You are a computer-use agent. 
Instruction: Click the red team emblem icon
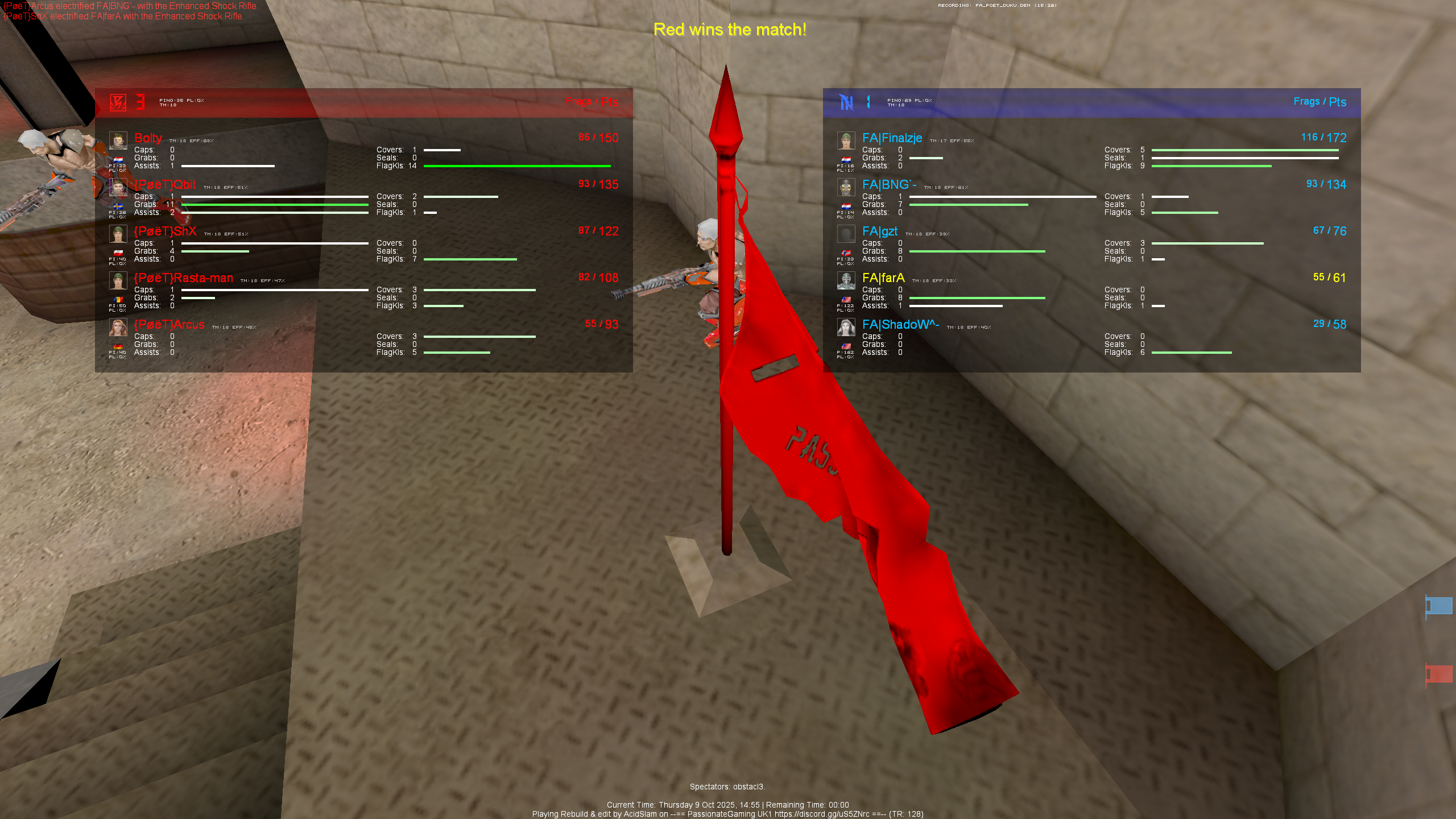click(x=119, y=104)
